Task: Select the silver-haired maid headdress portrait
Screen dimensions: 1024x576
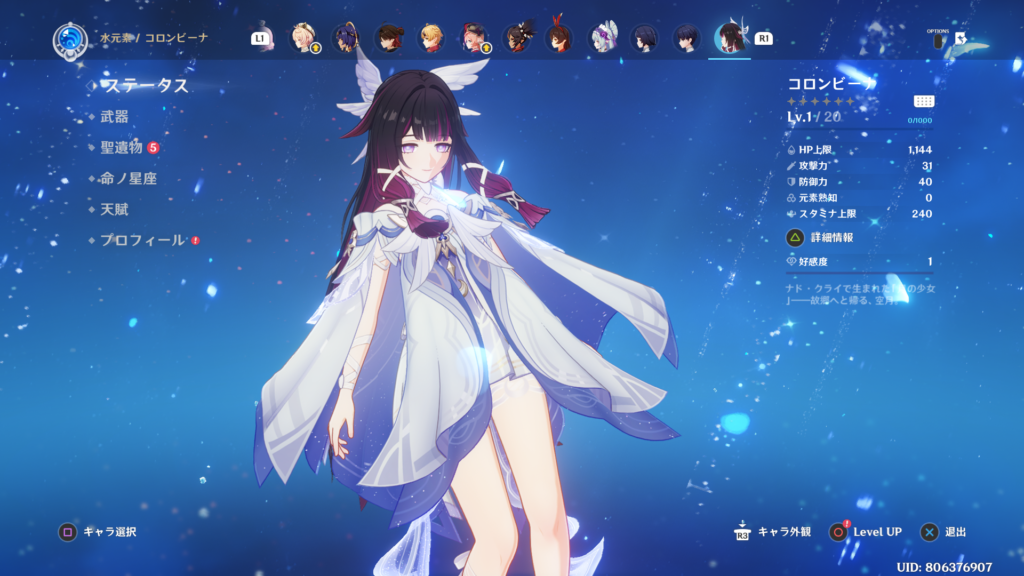Action: pos(601,38)
